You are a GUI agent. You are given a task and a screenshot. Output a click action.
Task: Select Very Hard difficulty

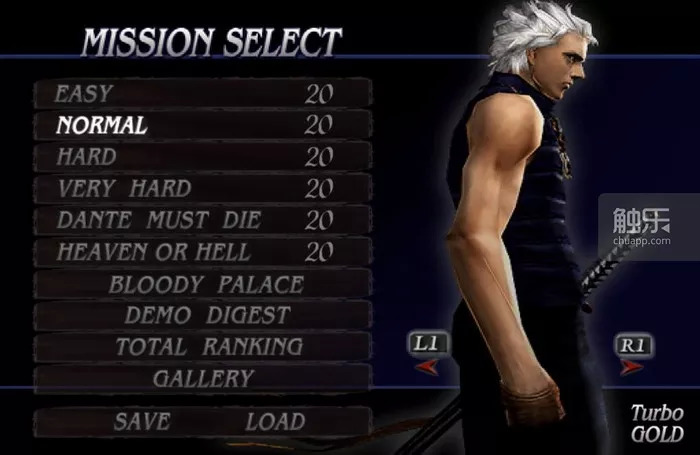pos(200,188)
